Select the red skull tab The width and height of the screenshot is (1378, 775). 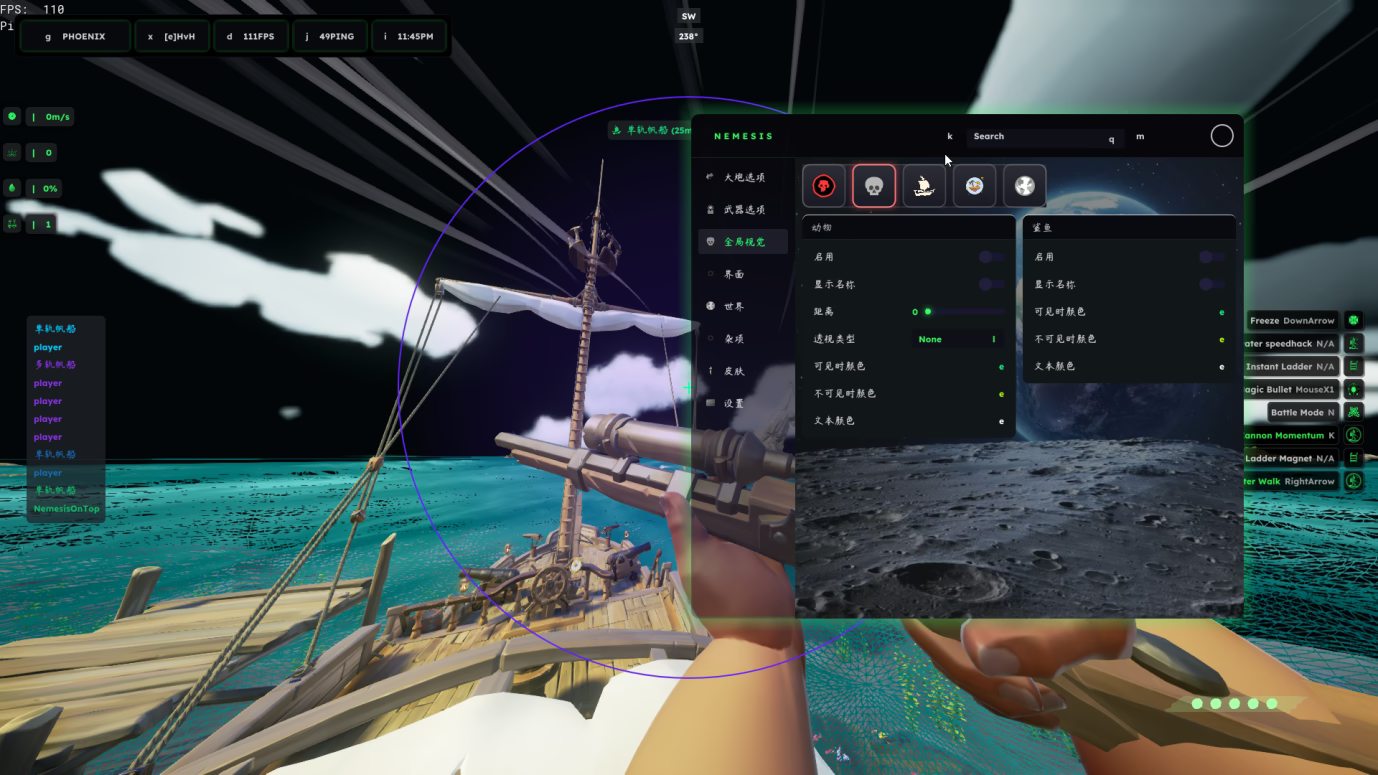point(824,186)
